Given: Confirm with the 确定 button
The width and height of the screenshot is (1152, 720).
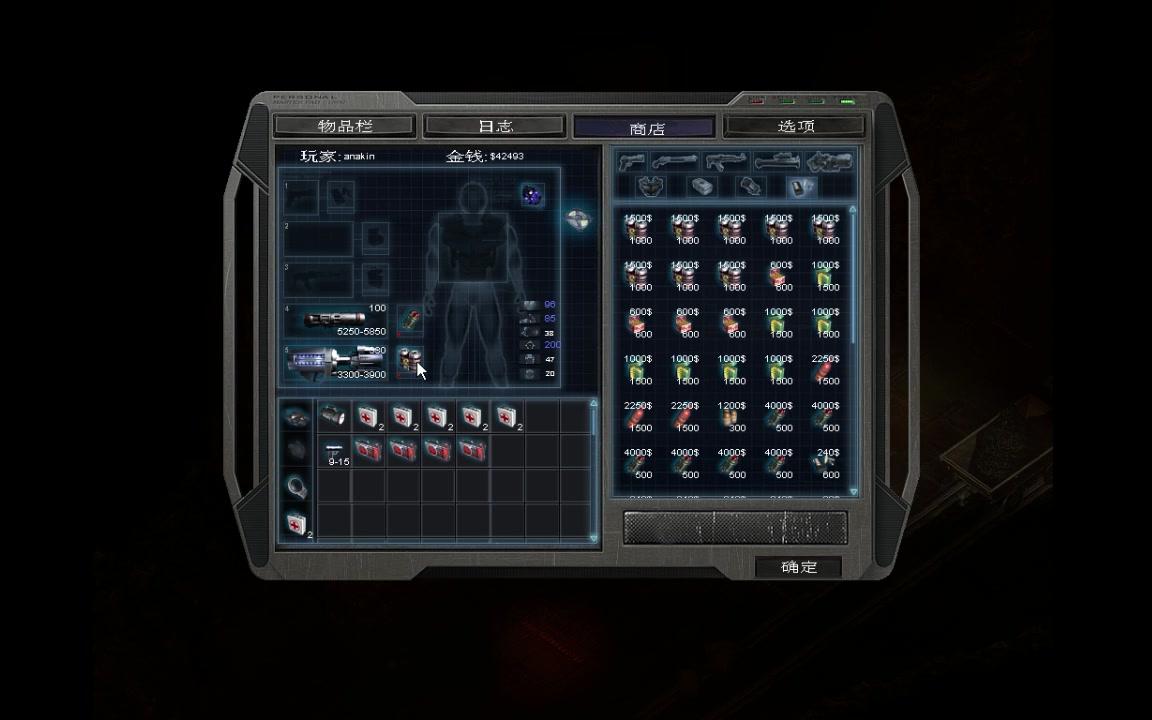Looking at the screenshot, I should pos(798,567).
